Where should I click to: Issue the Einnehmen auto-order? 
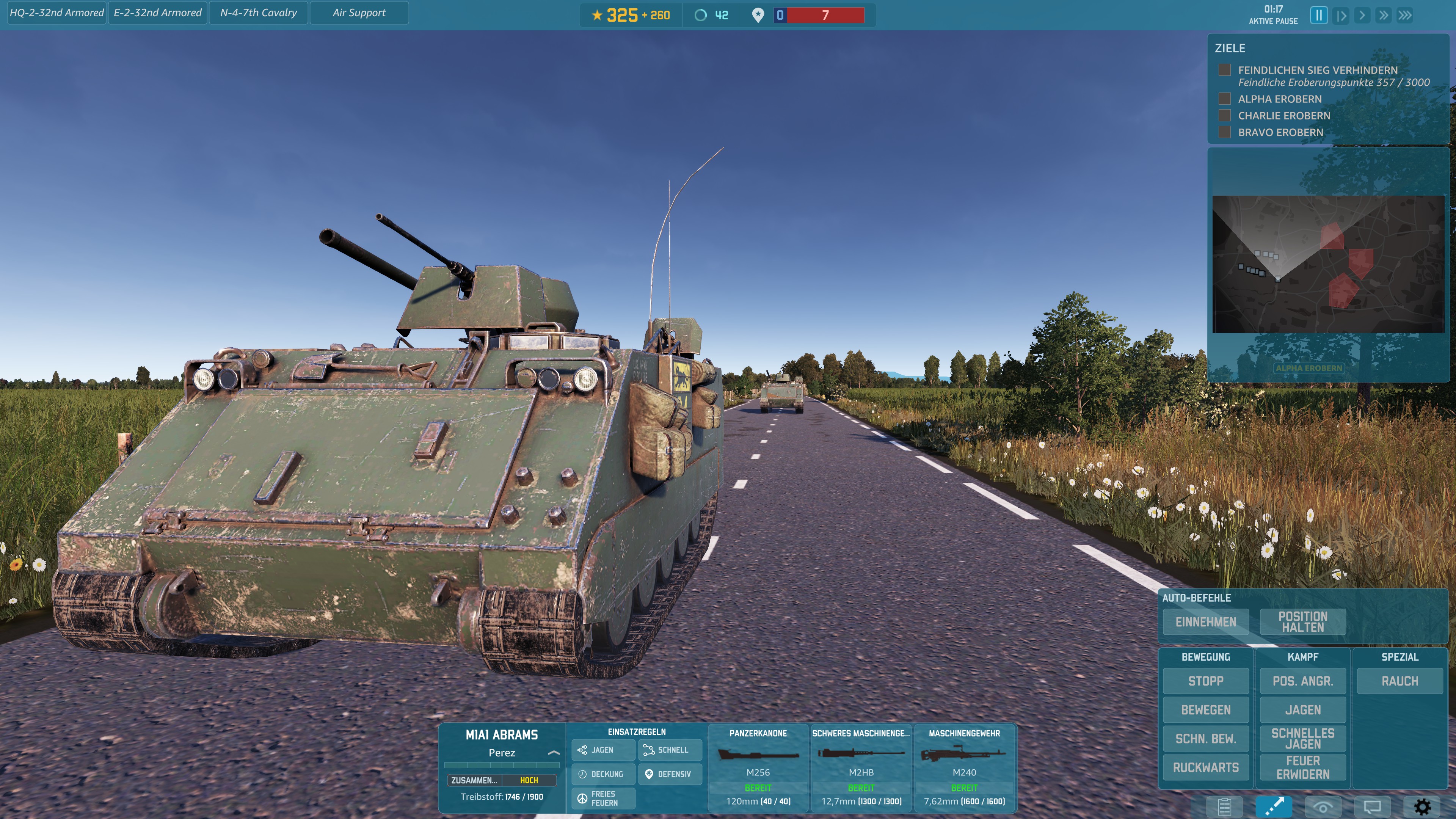click(x=1206, y=622)
